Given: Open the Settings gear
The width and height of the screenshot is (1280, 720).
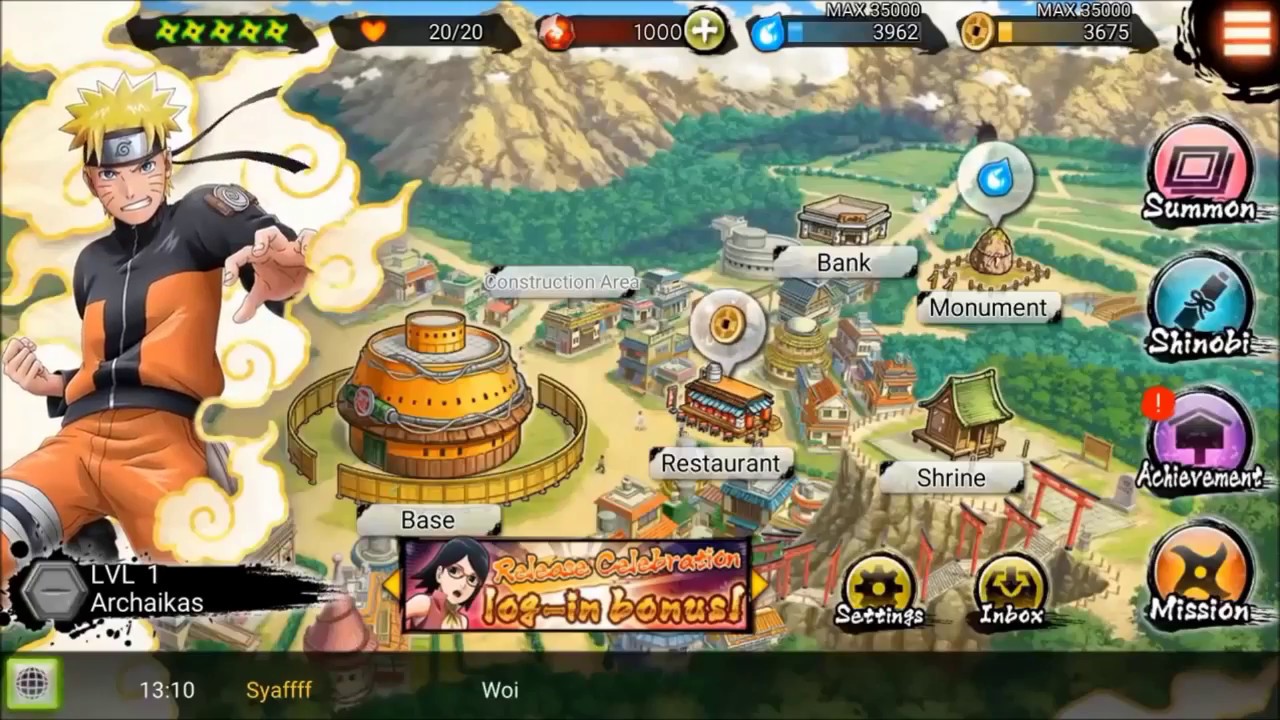Looking at the screenshot, I should pos(878,585).
